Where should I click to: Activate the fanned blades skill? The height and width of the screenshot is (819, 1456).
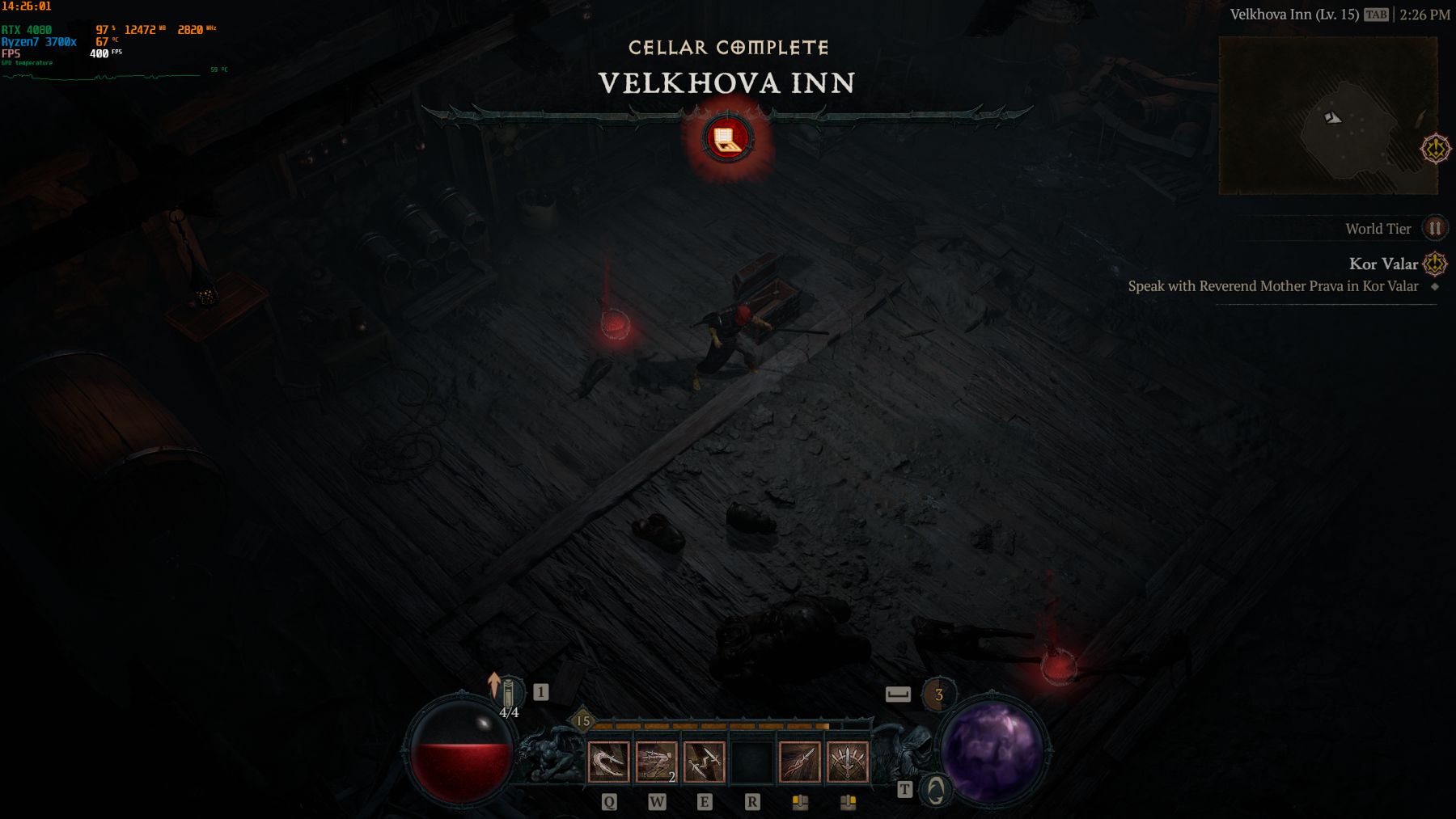click(847, 762)
